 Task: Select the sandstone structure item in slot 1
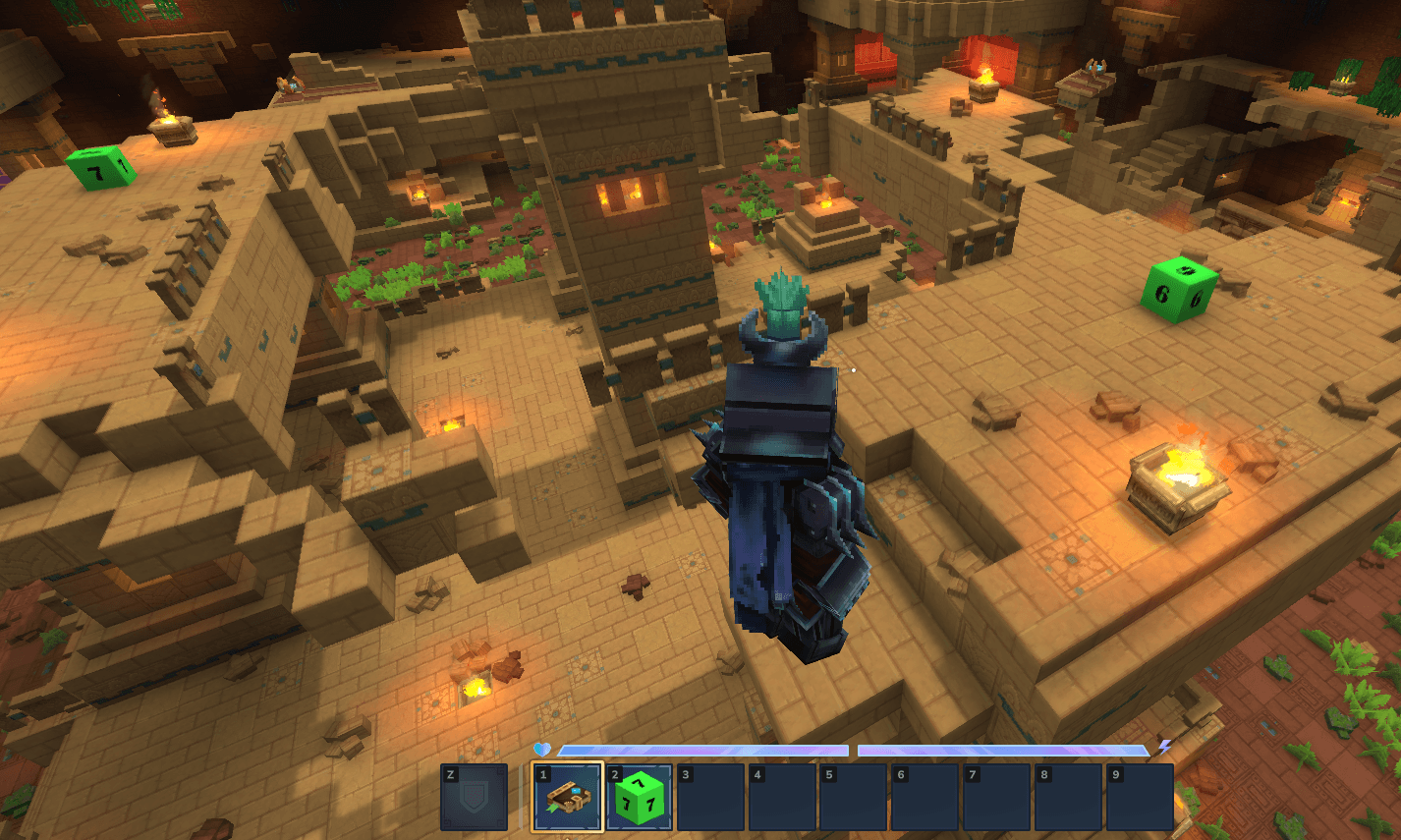tap(568, 798)
